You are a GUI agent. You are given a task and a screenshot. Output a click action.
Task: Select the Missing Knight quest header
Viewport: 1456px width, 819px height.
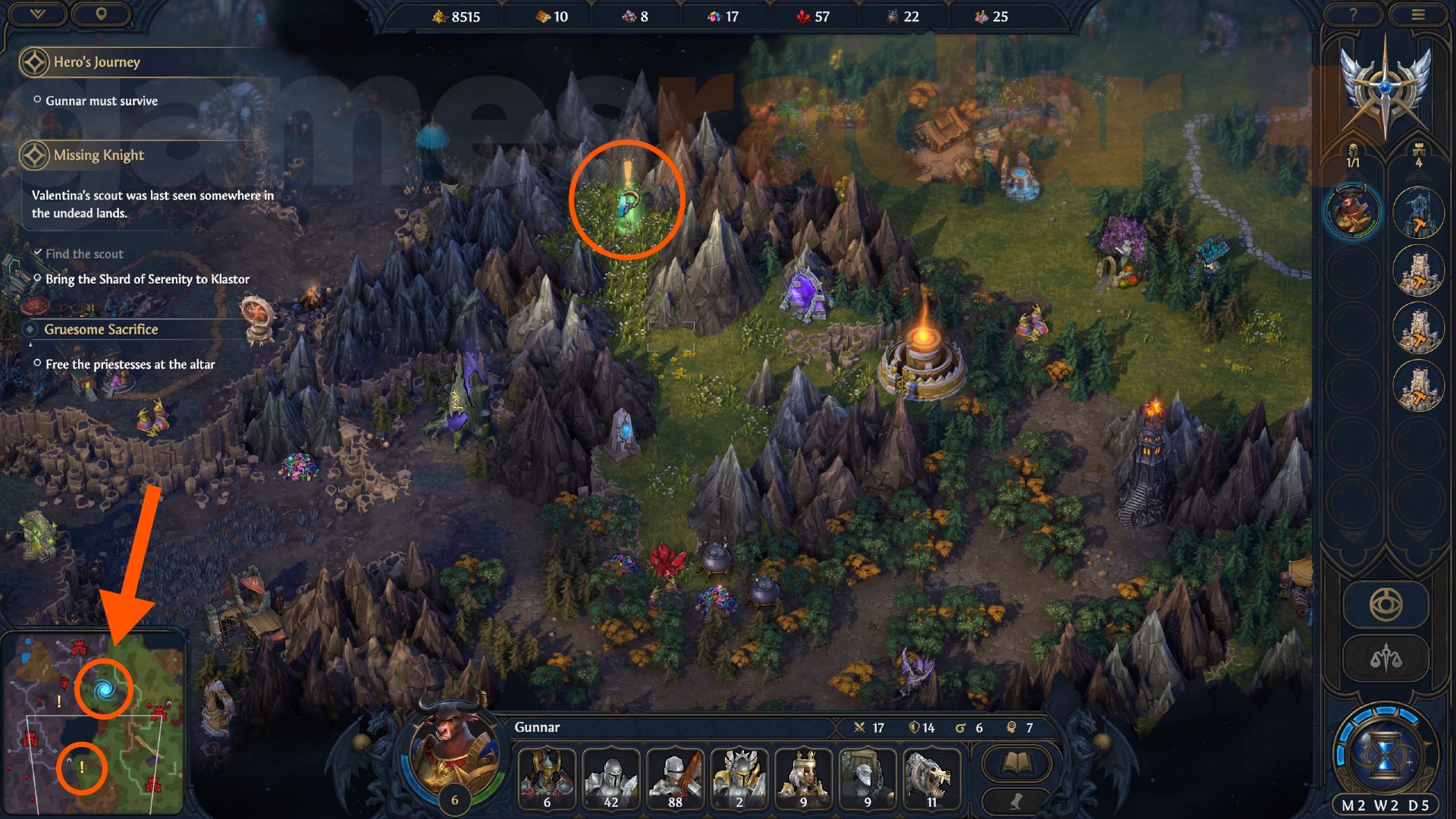[x=98, y=154]
